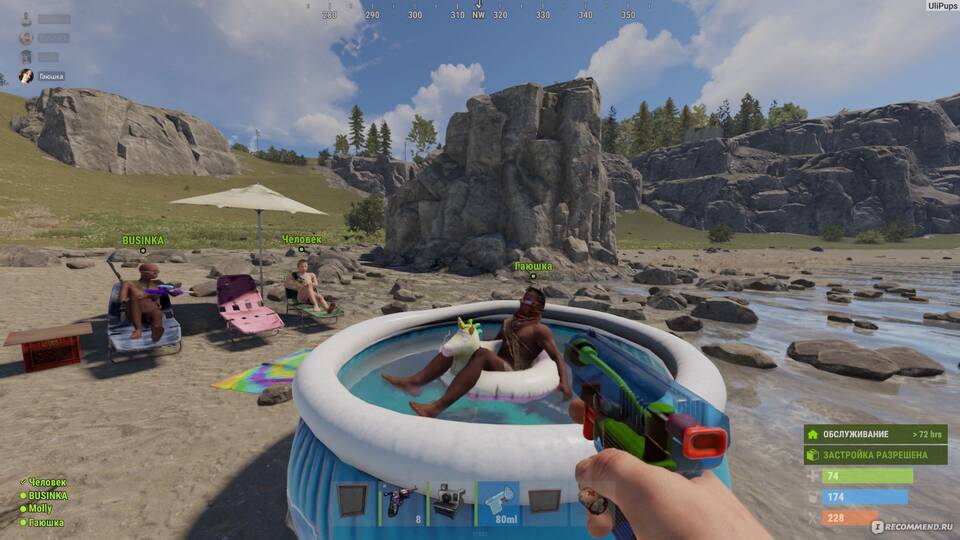Select Molly in the team list
The image size is (960, 540).
[41, 509]
